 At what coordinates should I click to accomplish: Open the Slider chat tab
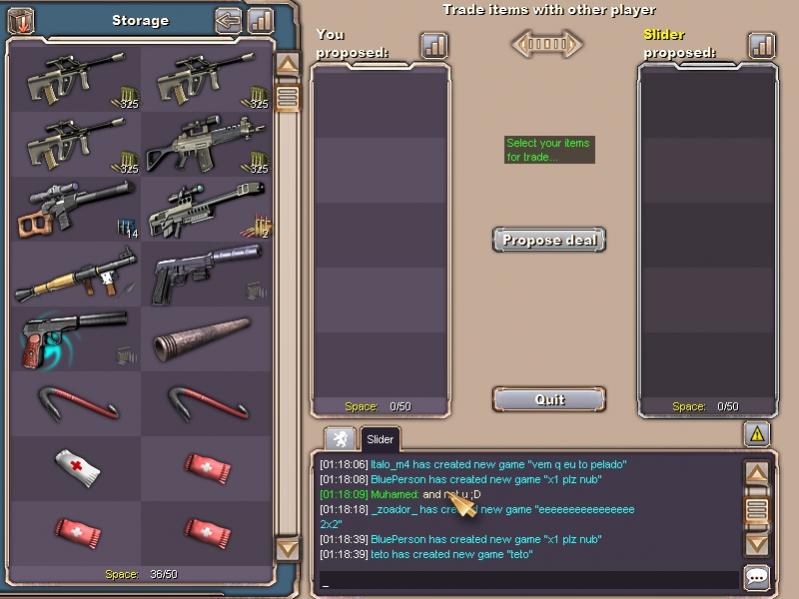tap(380, 439)
